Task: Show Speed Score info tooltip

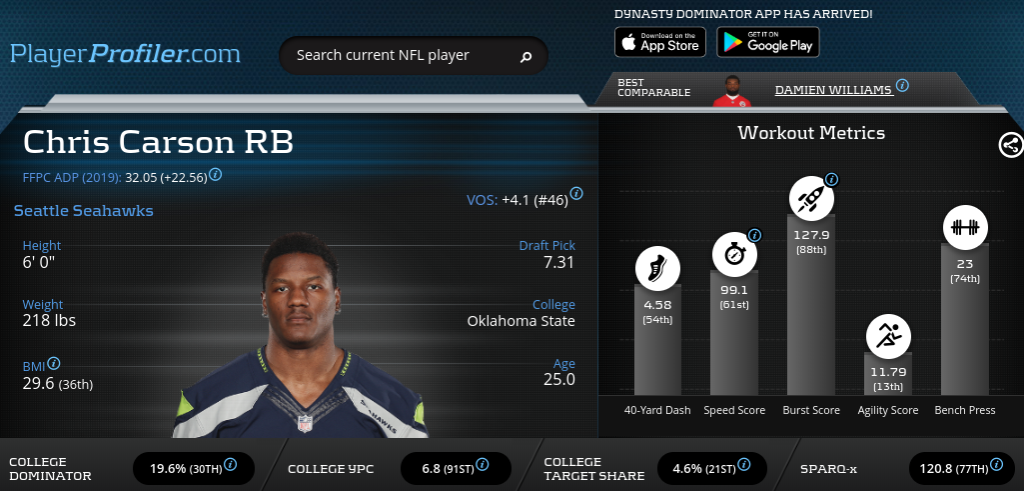Action: pyautogui.click(x=754, y=236)
